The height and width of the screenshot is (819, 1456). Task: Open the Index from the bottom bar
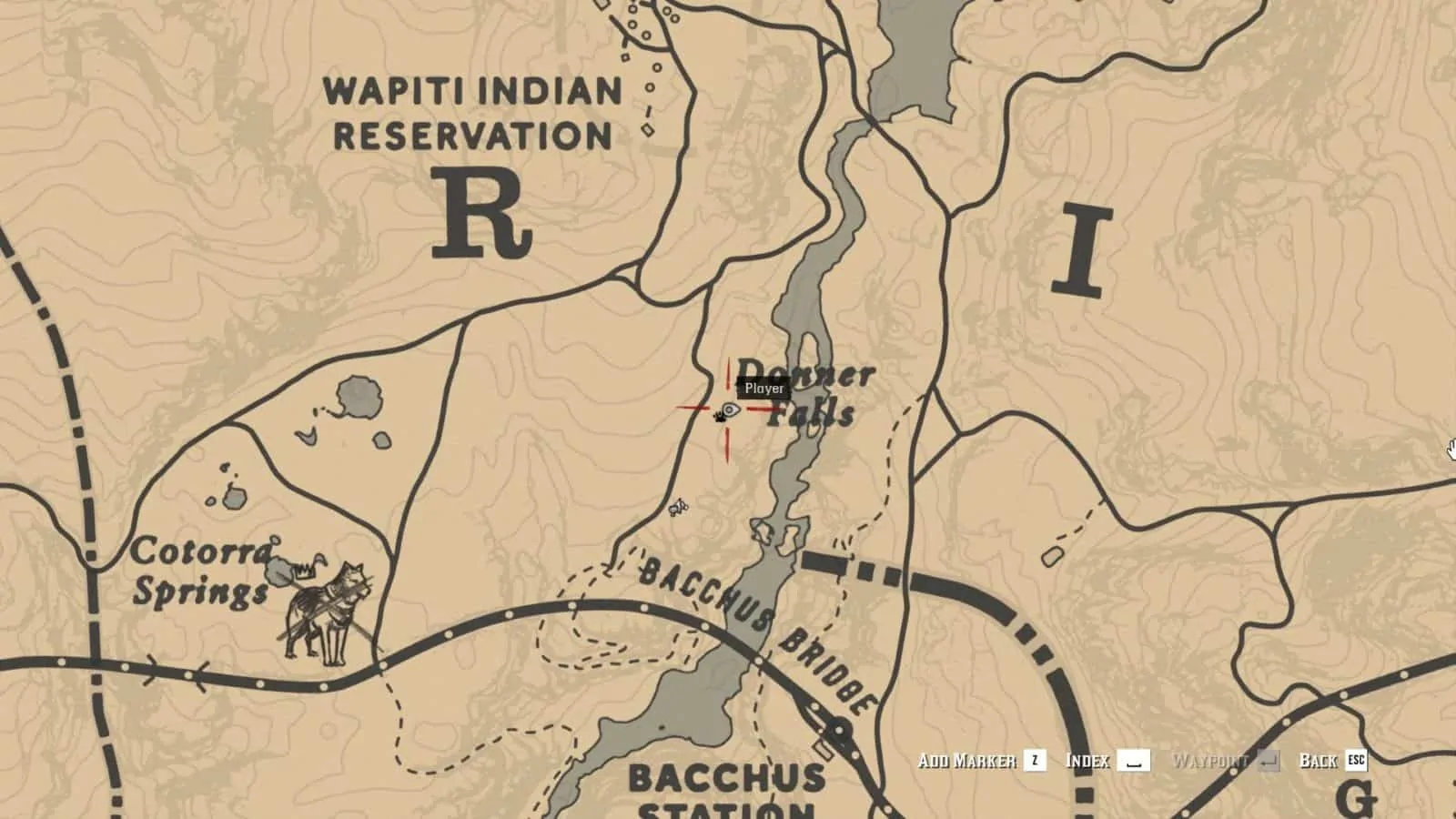pyautogui.click(x=1088, y=760)
